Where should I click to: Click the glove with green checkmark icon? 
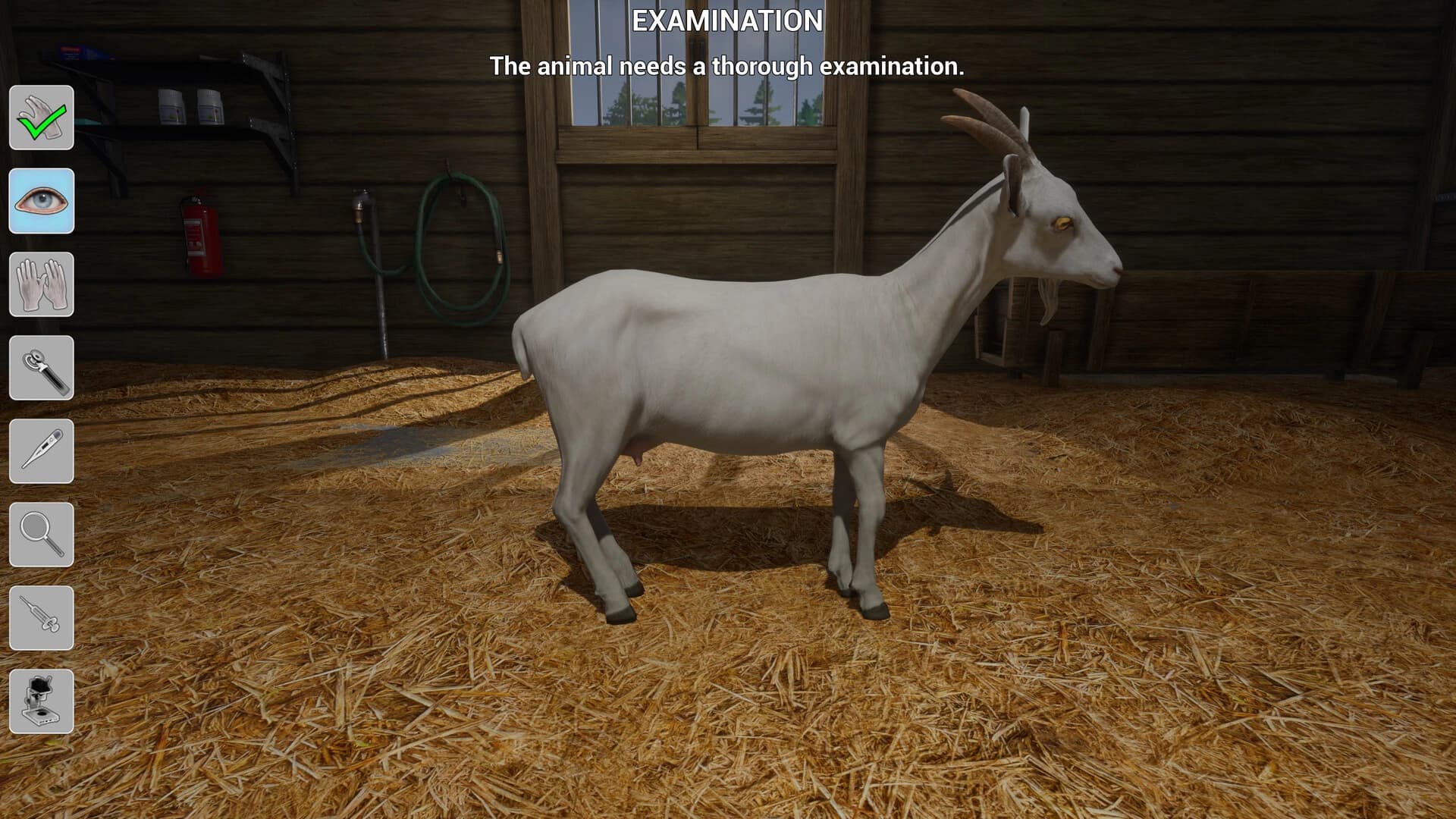(42, 118)
